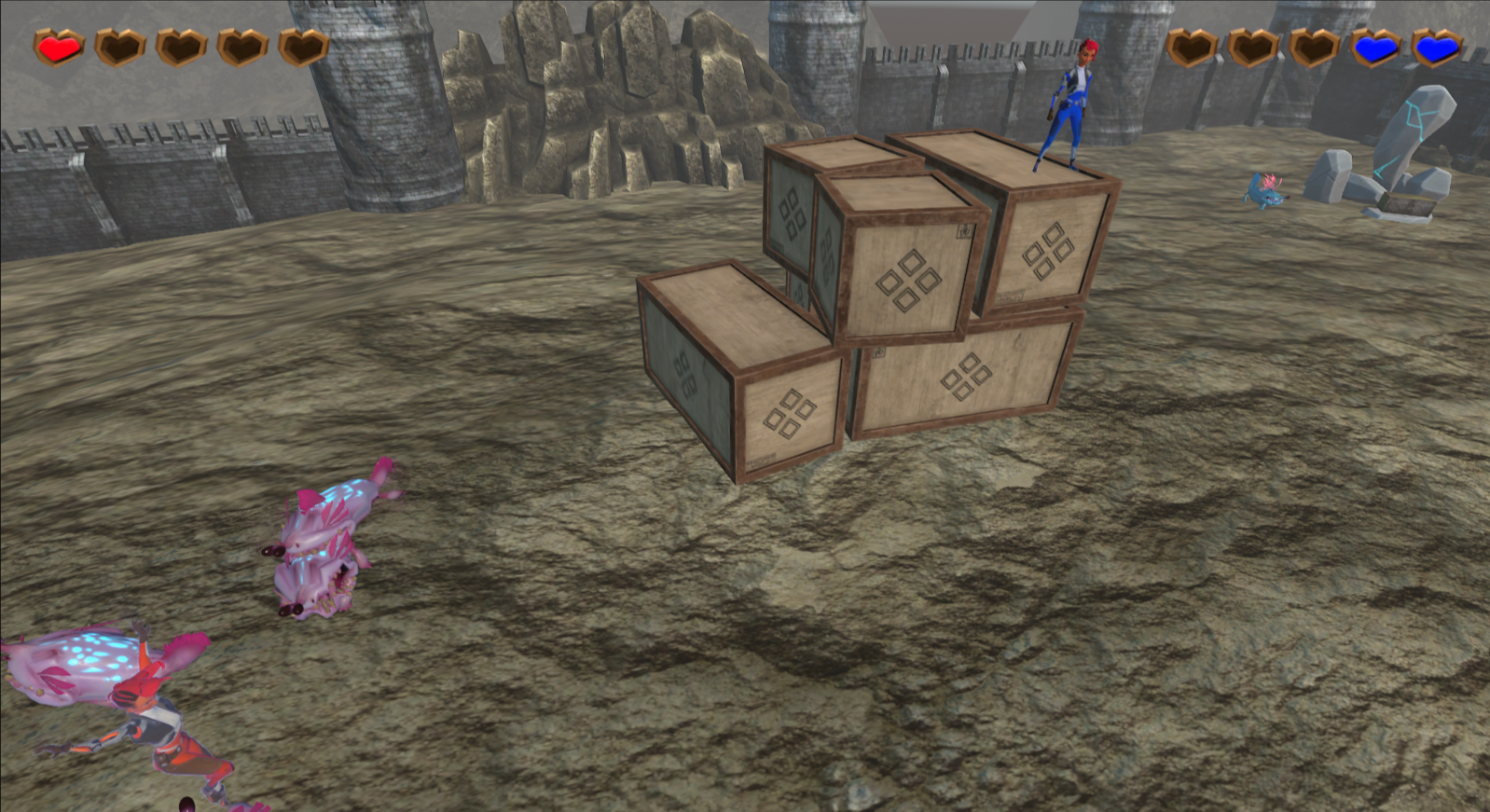Open the treasure chest beside the rune stone

click(1408, 203)
